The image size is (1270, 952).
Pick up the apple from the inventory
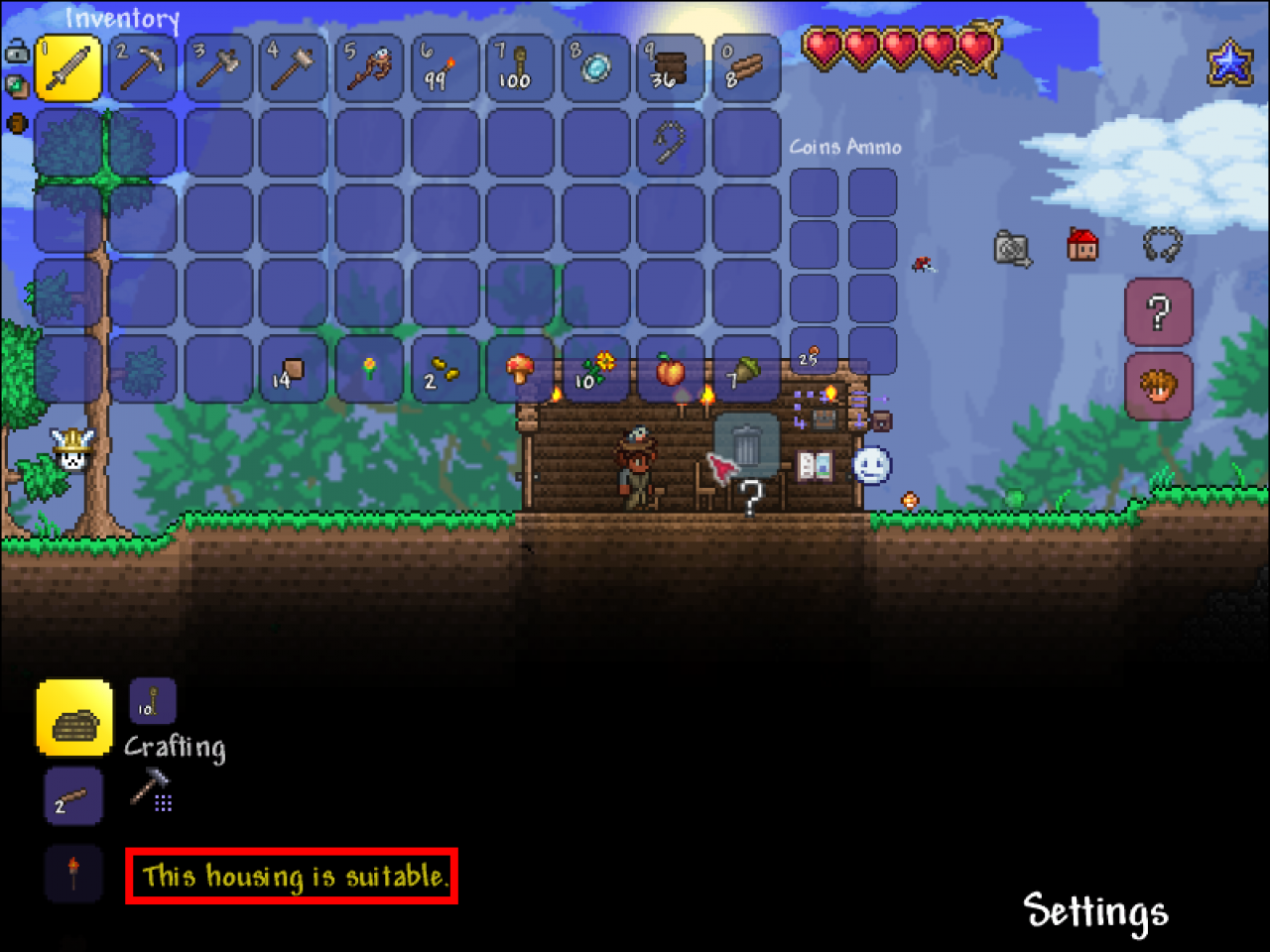click(670, 370)
